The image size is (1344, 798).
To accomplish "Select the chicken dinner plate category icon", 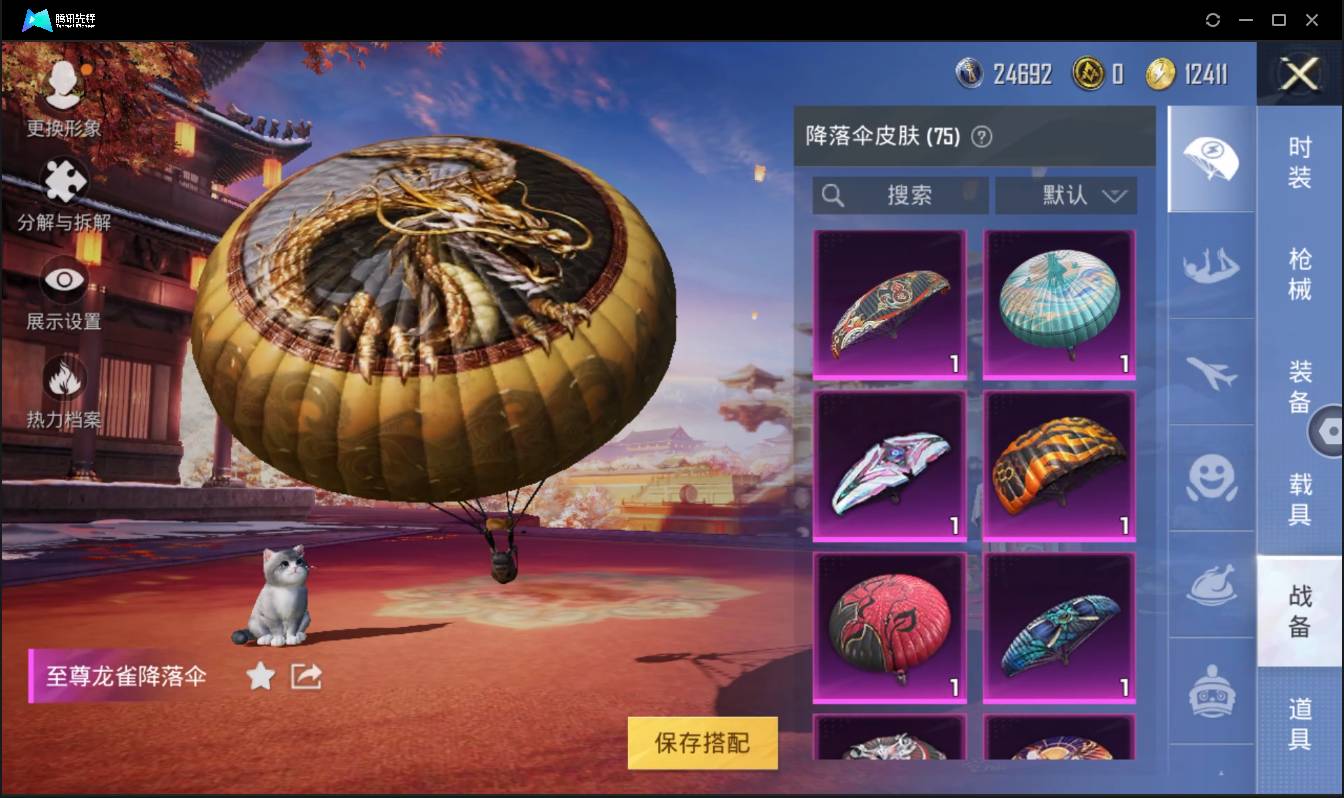I will (1211, 588).
